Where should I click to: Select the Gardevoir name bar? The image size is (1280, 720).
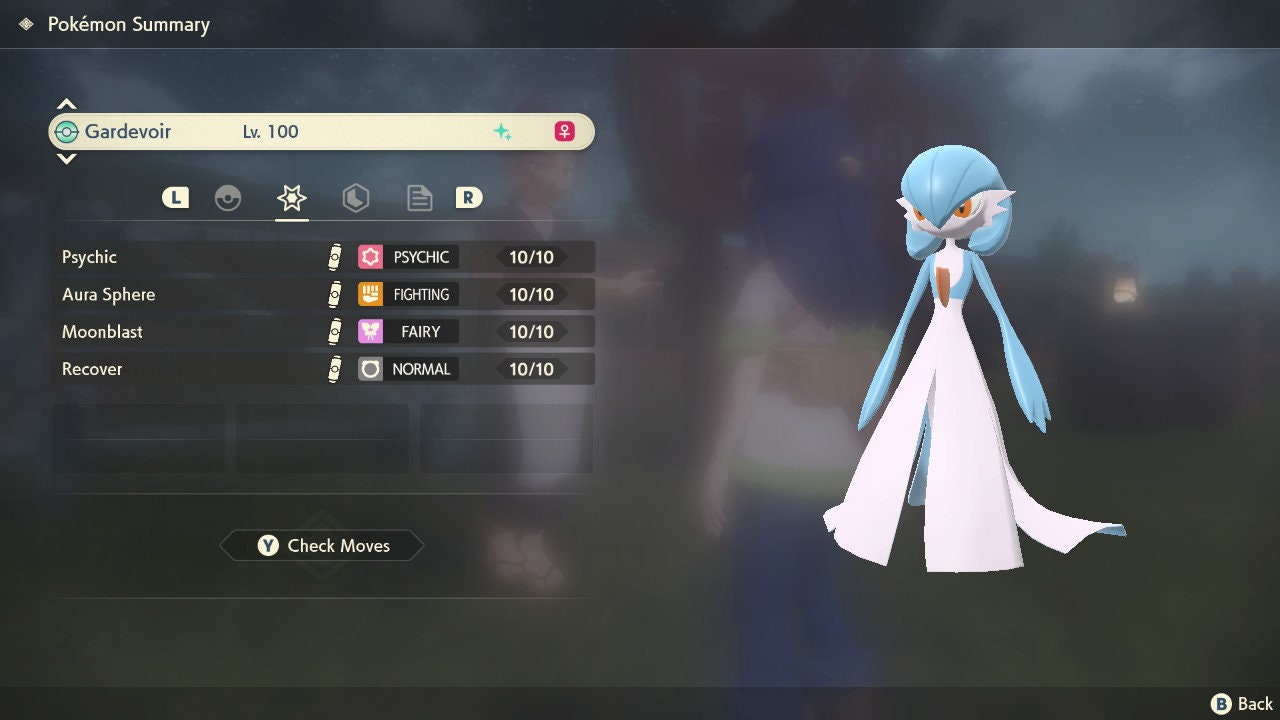pyautogui.click(x=322, y=132)
